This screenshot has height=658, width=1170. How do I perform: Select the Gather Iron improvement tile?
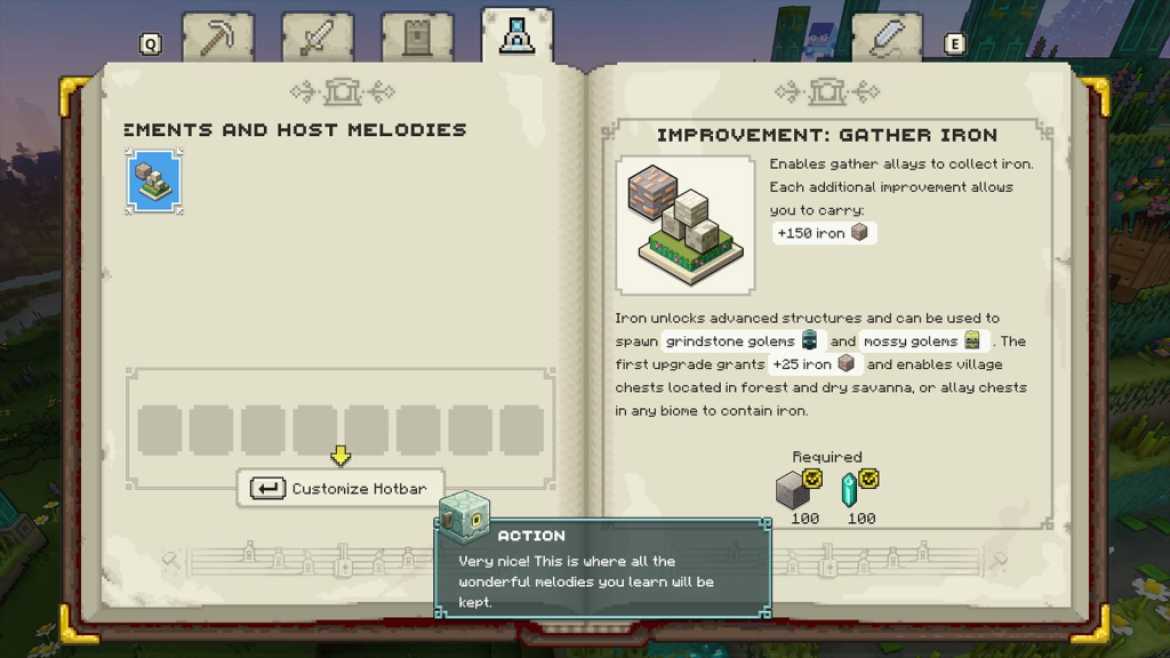tap(154, 181)
